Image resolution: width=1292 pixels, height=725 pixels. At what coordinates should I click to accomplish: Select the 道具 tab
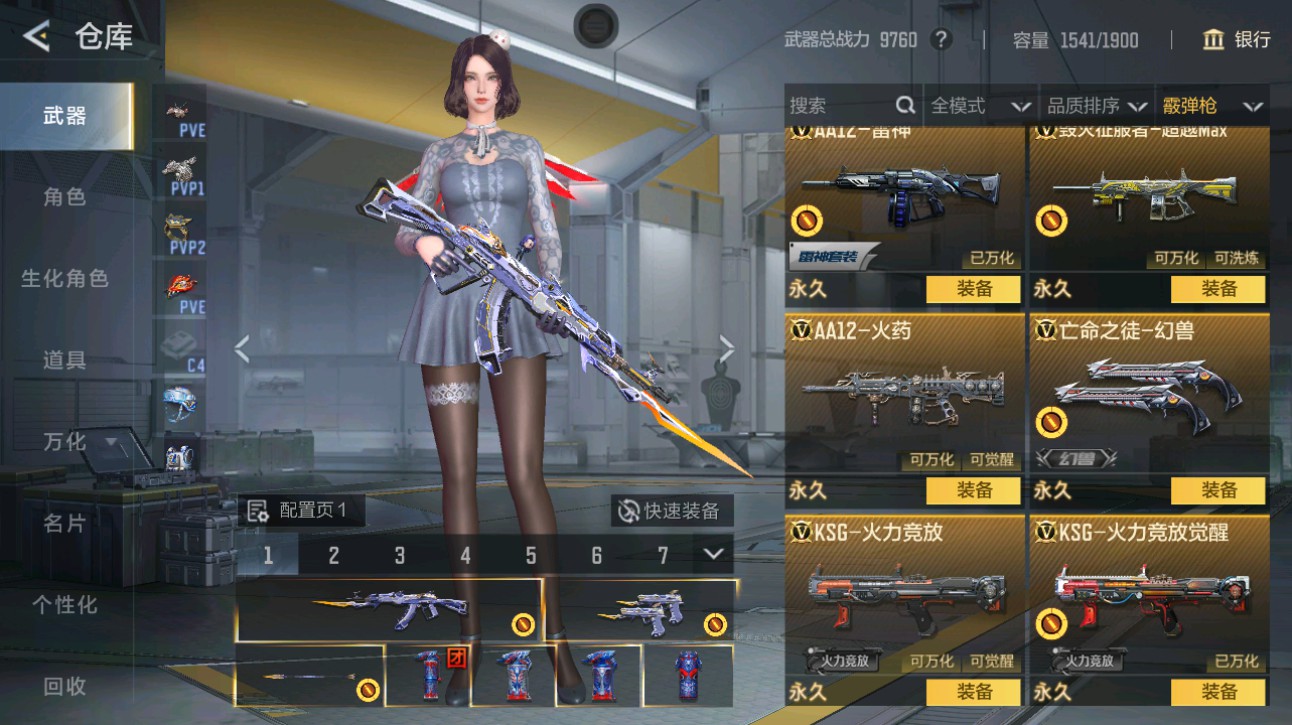(x=65, y=360)
